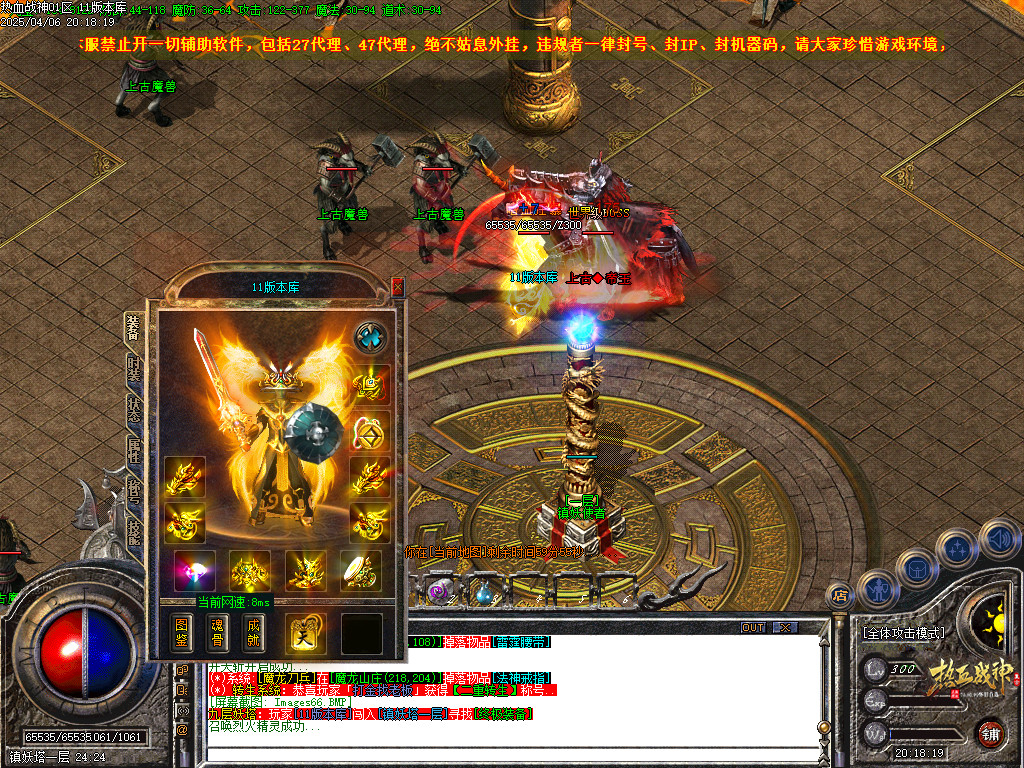Open the 魂骨 soul bone button

point(217,632)
